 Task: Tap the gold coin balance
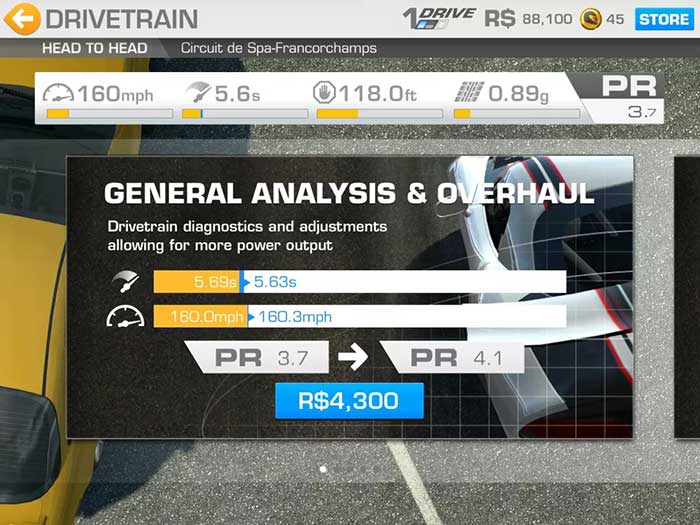(603, 19)
